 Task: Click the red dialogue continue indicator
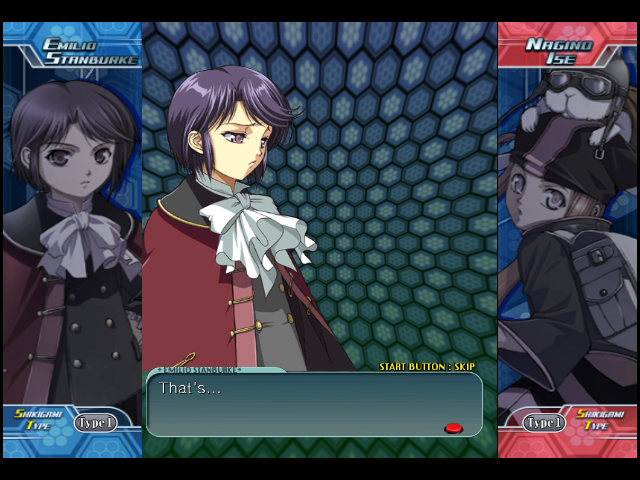[453, 428]
